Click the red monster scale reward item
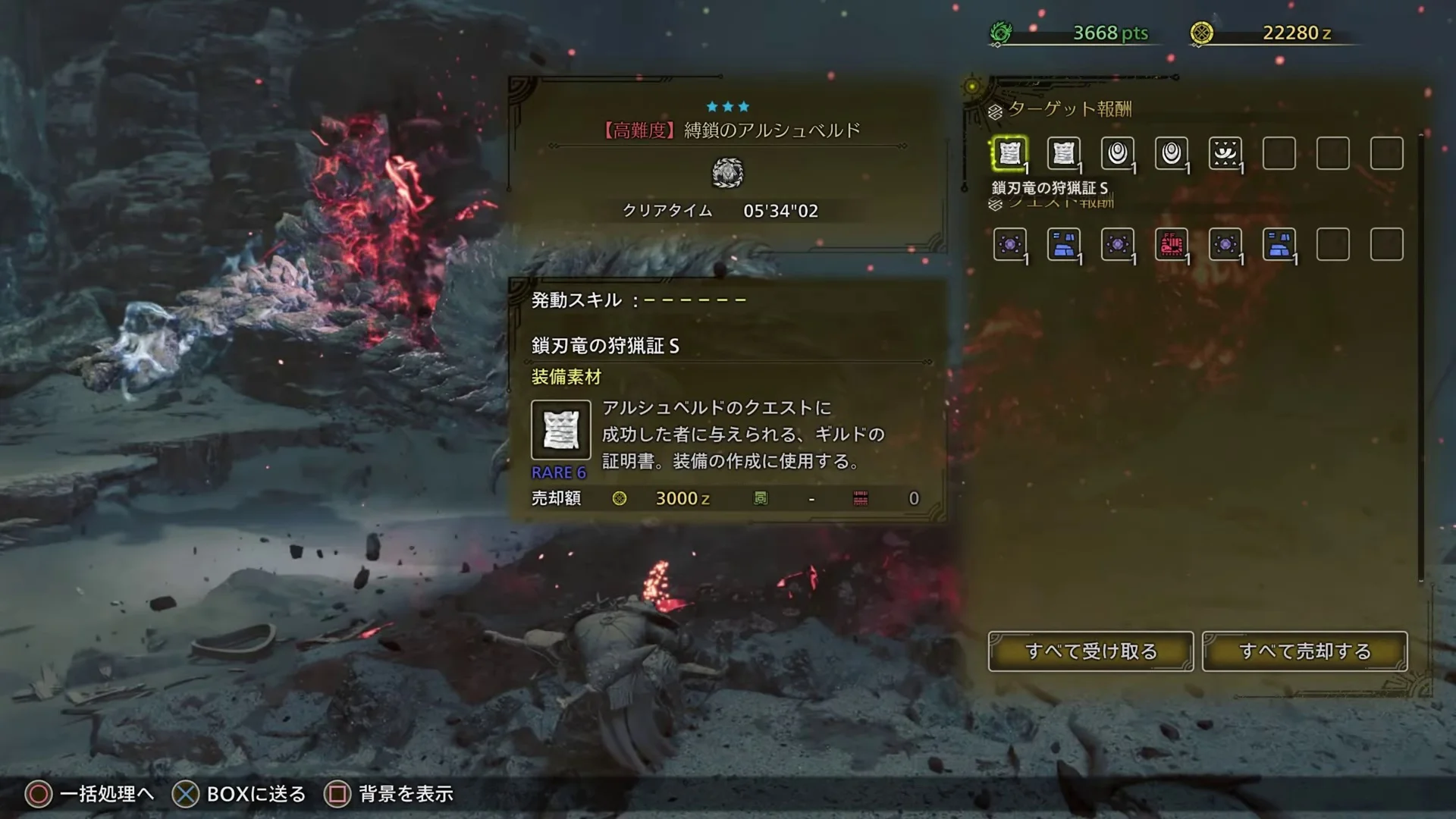The height and width of the screenshot is (819, 1456). (1172, 244)
